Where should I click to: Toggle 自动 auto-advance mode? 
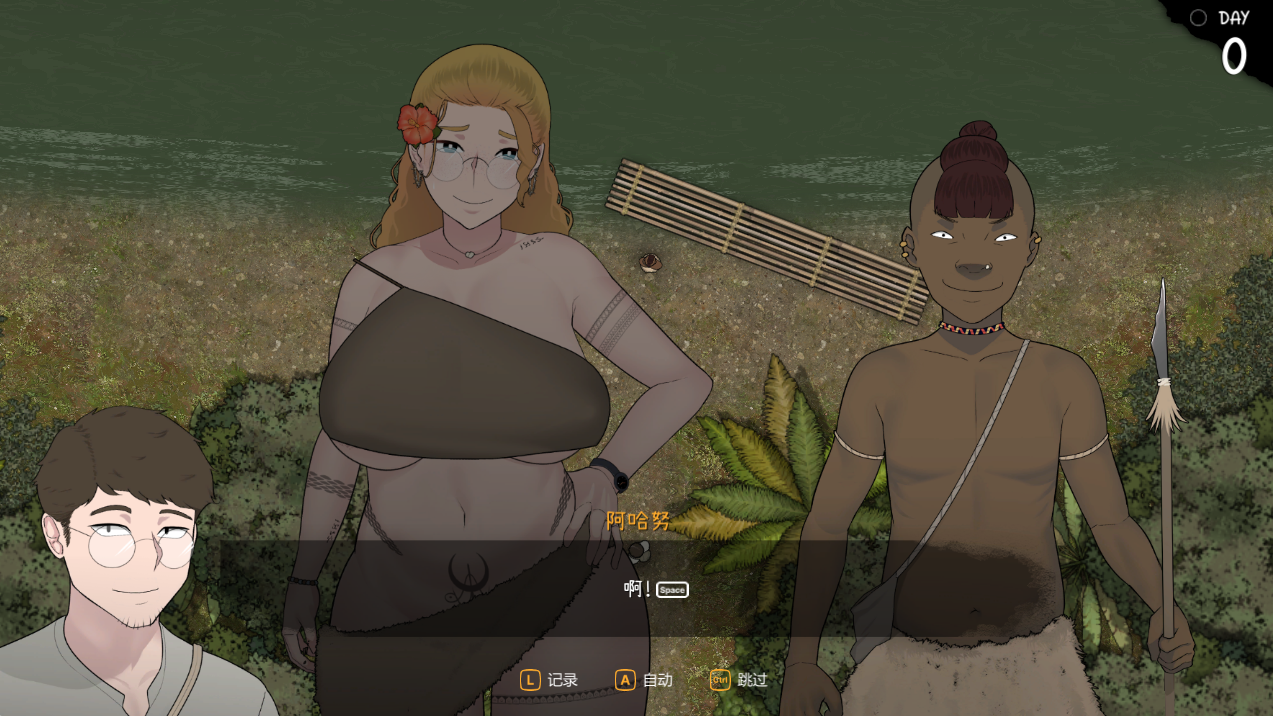coord(644,680)
